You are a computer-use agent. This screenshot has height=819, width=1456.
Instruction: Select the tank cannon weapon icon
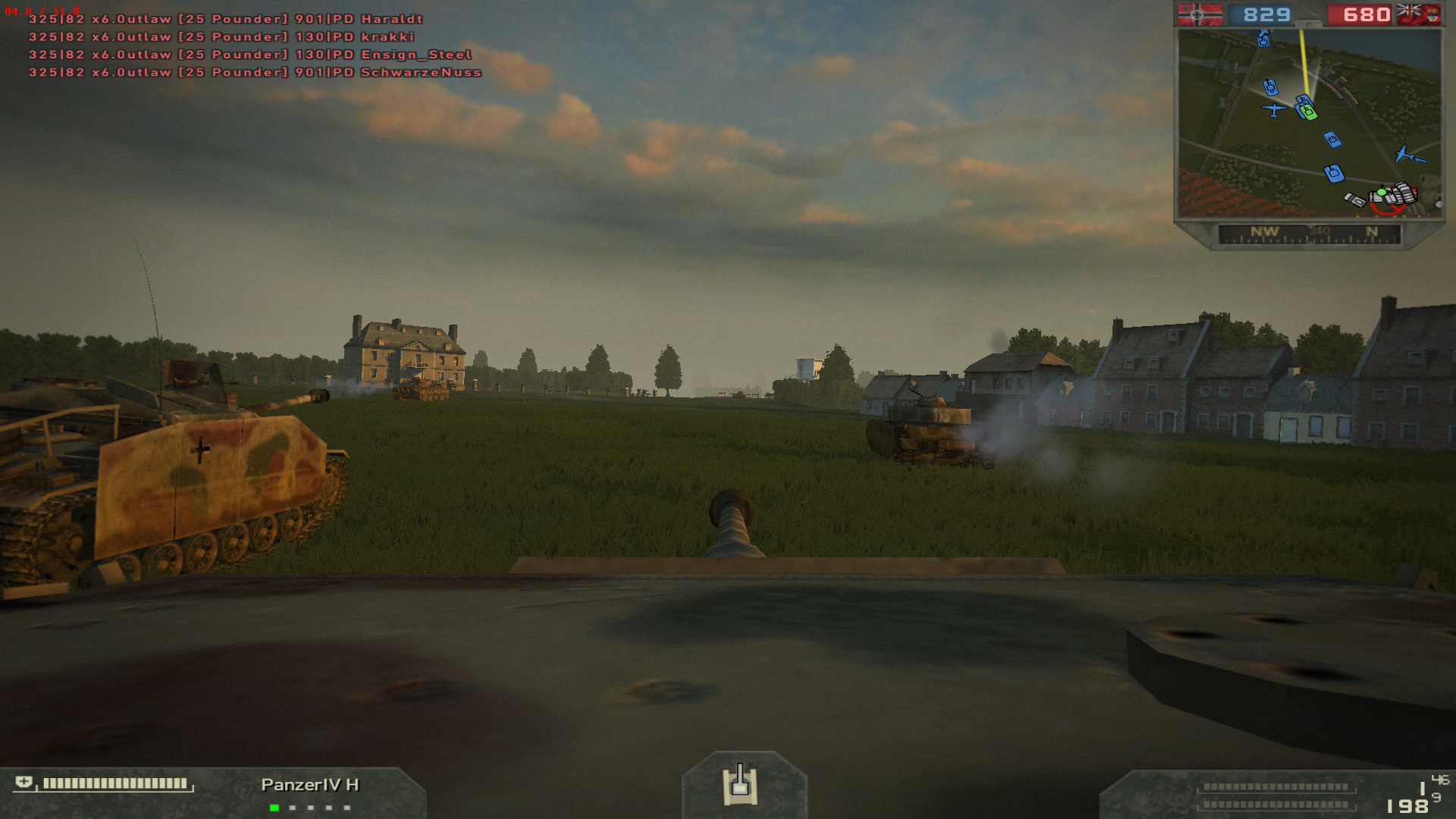tap(741, 785)
